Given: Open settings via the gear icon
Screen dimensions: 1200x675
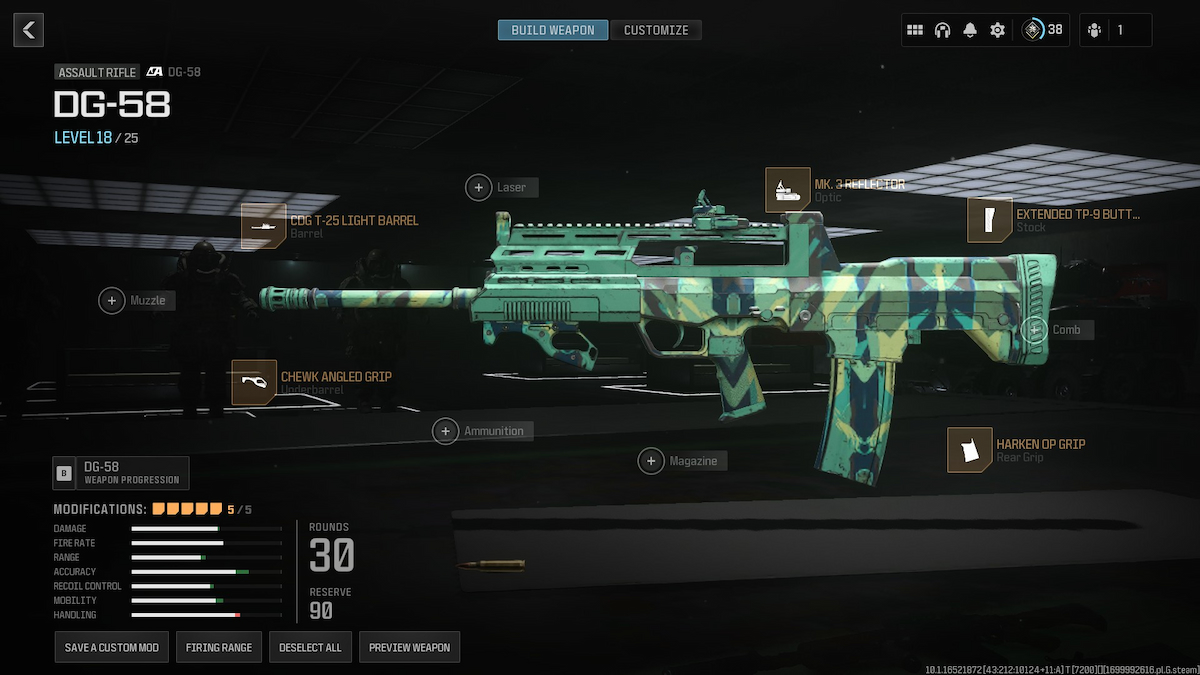Looking at the screenshot, I should (997, 30).
